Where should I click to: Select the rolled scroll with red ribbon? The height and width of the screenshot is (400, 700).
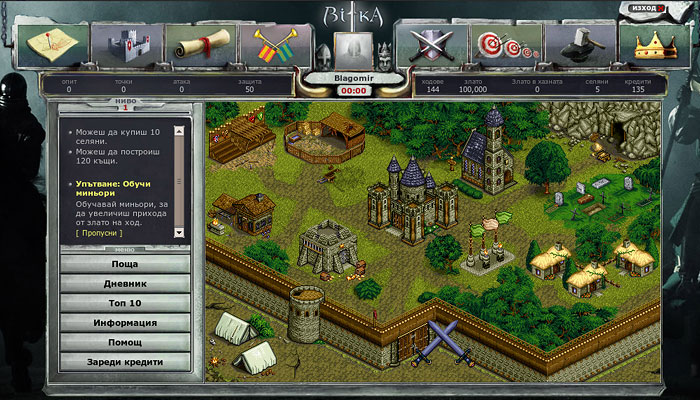point(200,44)
